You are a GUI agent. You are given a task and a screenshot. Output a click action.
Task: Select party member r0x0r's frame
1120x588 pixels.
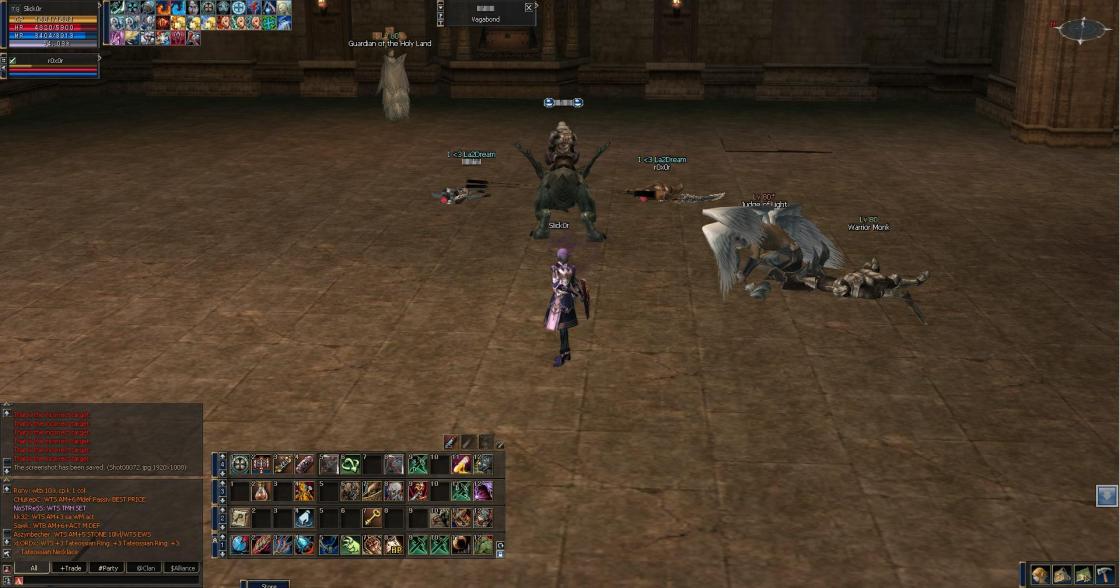click(52, 66)
